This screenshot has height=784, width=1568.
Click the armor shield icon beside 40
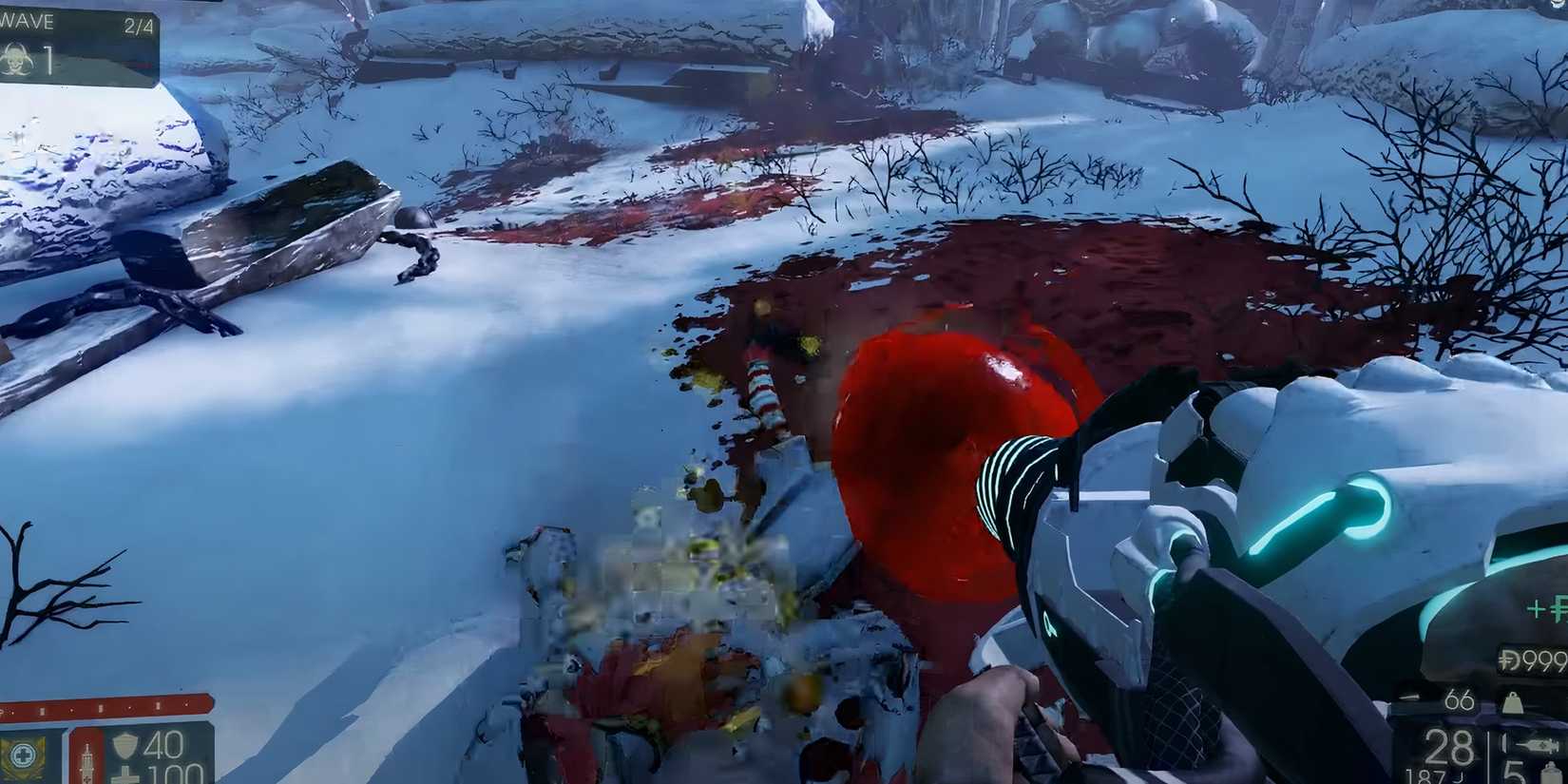click(x=124, y=746)
